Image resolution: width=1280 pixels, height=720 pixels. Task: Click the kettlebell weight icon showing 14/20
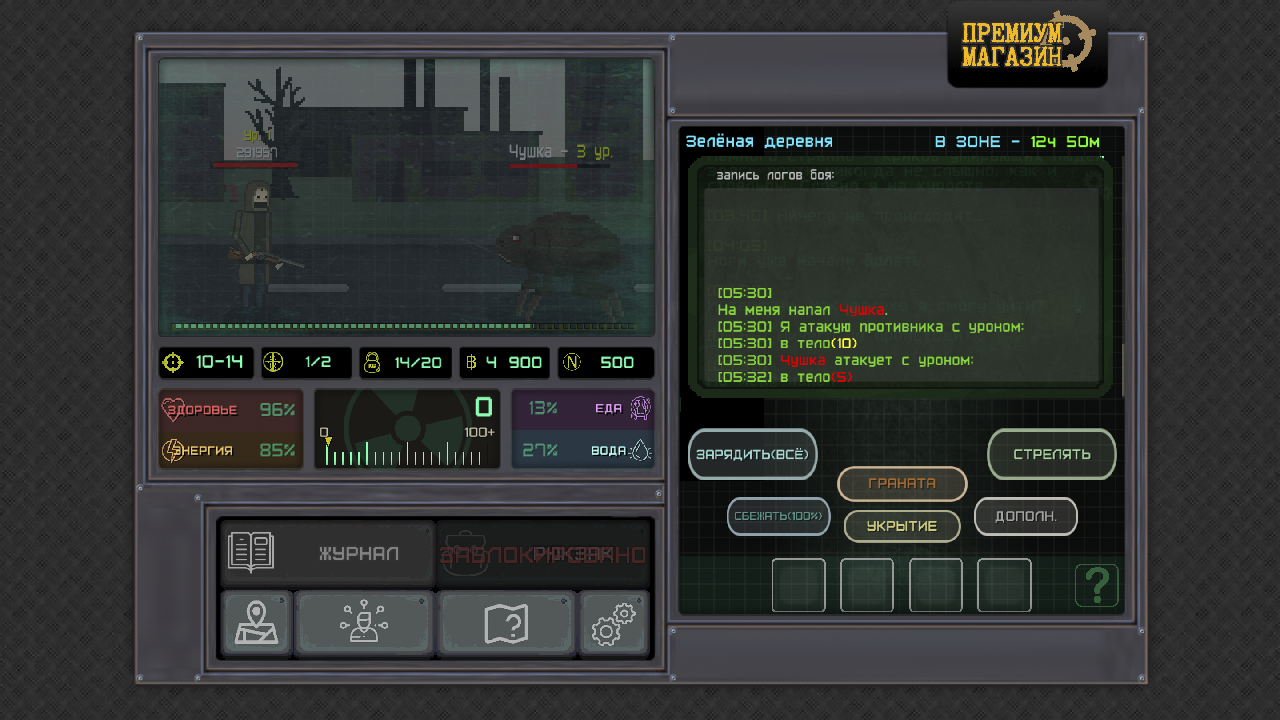(x=372, y=362)
